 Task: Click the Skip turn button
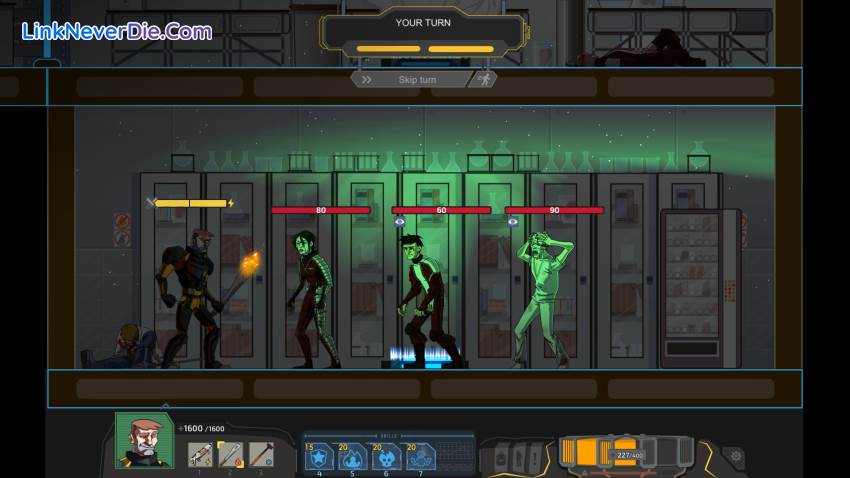coord(418,79)
